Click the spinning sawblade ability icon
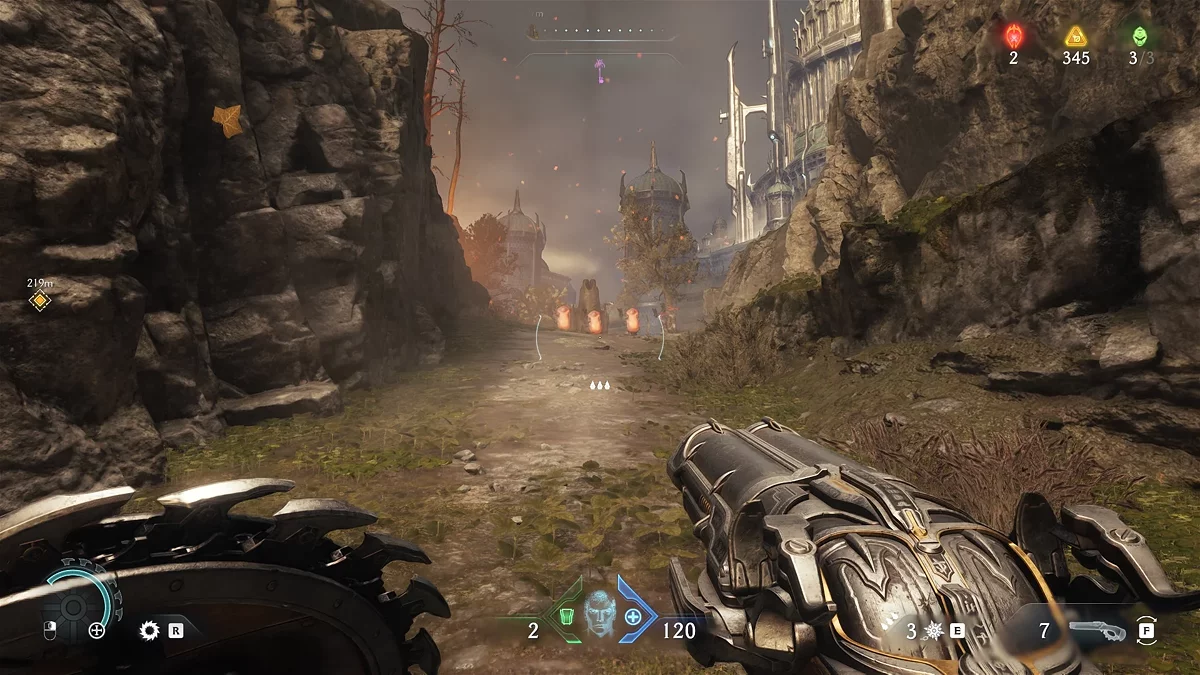The width and height of the screenshot is (1200, 675). coord(150,630)
